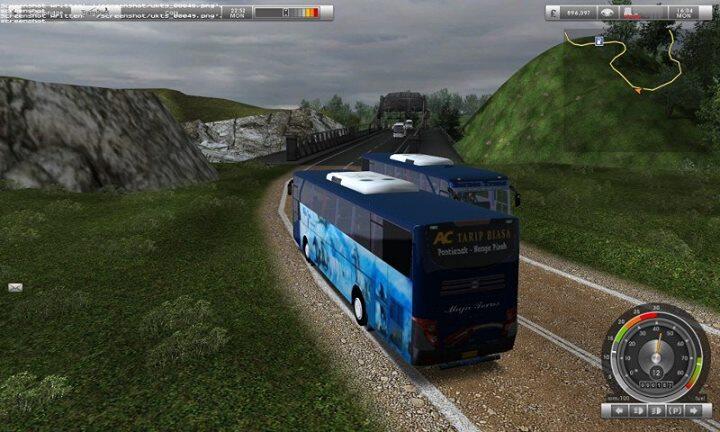This screenshot has width=720, height=432.
Task: Select the blue destination marker on minimap
Action: pyautogui.click(x=598, y=41)
